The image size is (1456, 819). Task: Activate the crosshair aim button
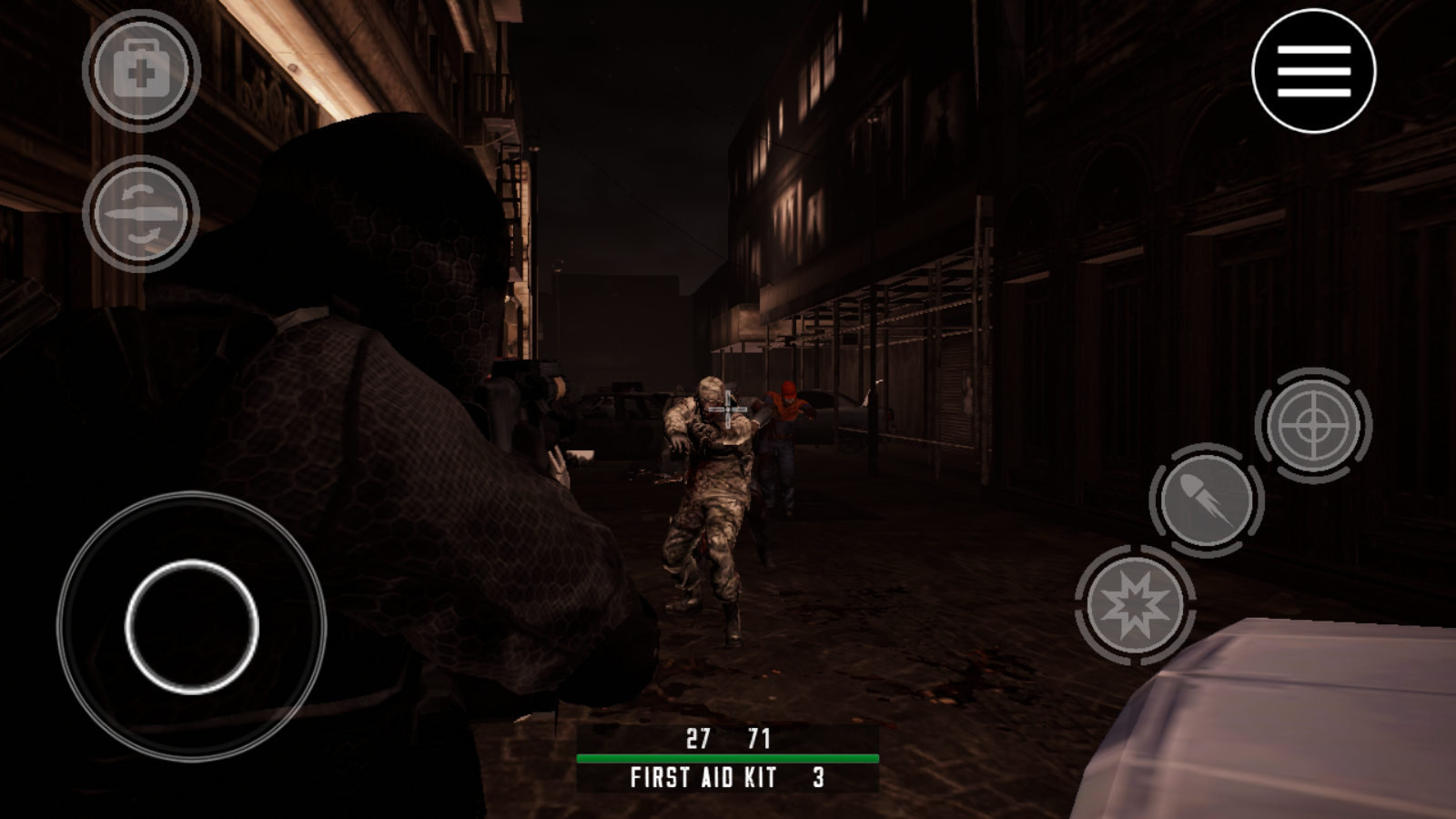click(x=1313, y=424)
